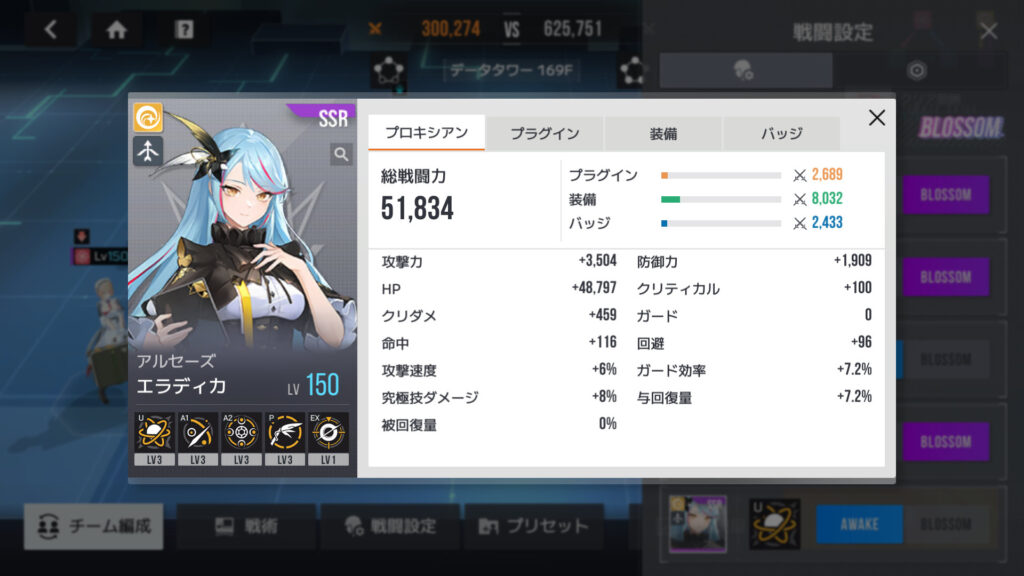Click the magnifier icon on character portrait
1024x576 pixels.
point(341,154)
